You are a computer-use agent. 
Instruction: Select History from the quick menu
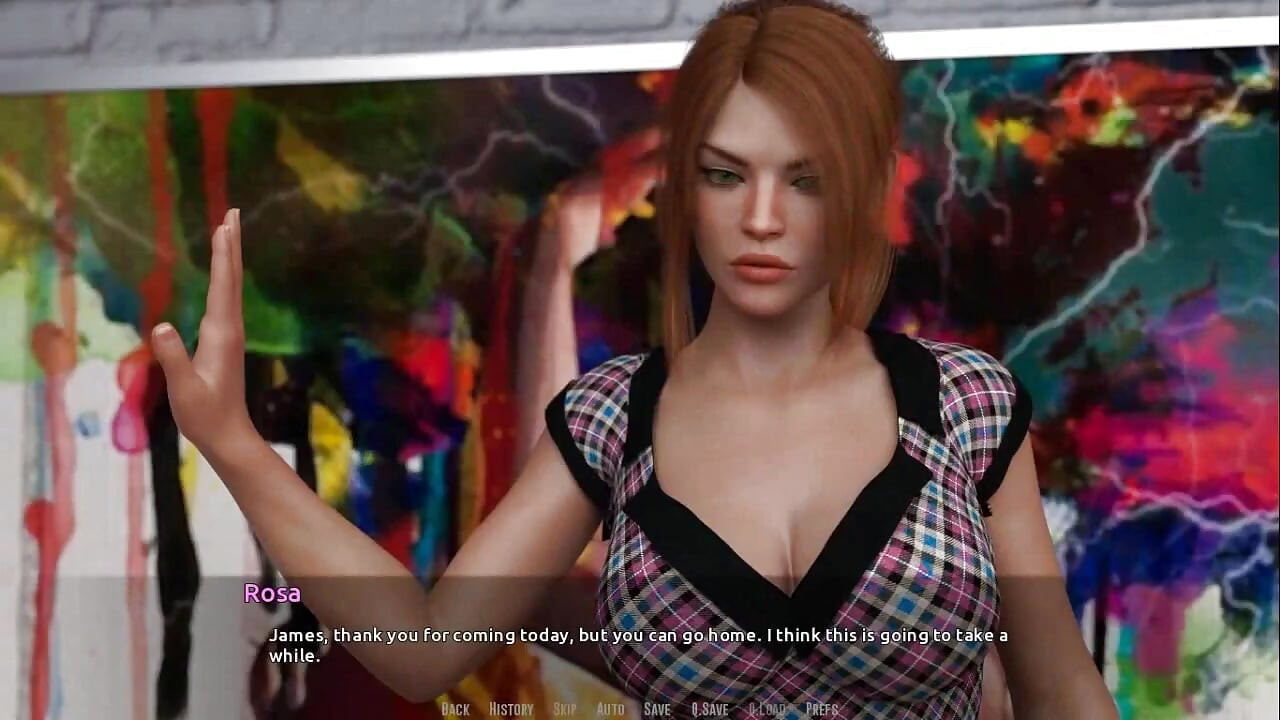coord(511,709)
